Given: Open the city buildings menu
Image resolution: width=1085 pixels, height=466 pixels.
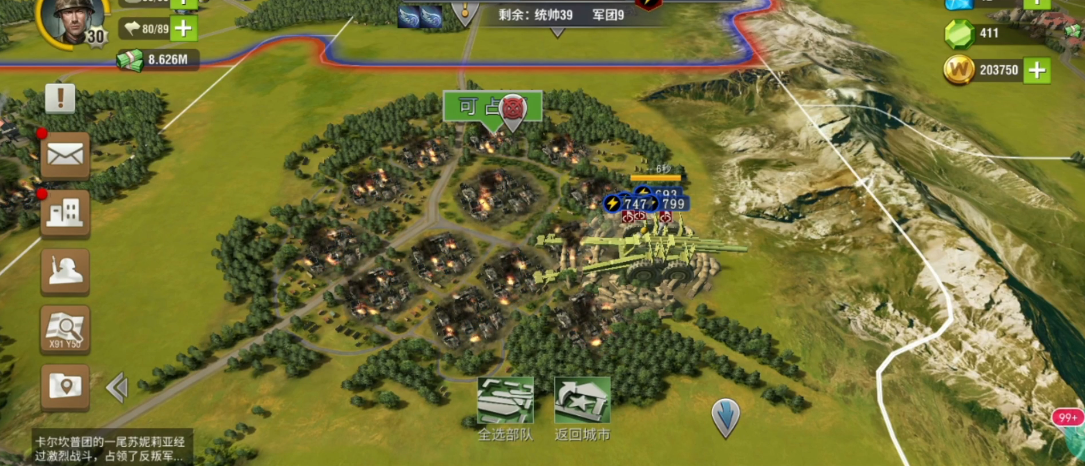Looking at the screenshot, I should click(x=65, y=212).
